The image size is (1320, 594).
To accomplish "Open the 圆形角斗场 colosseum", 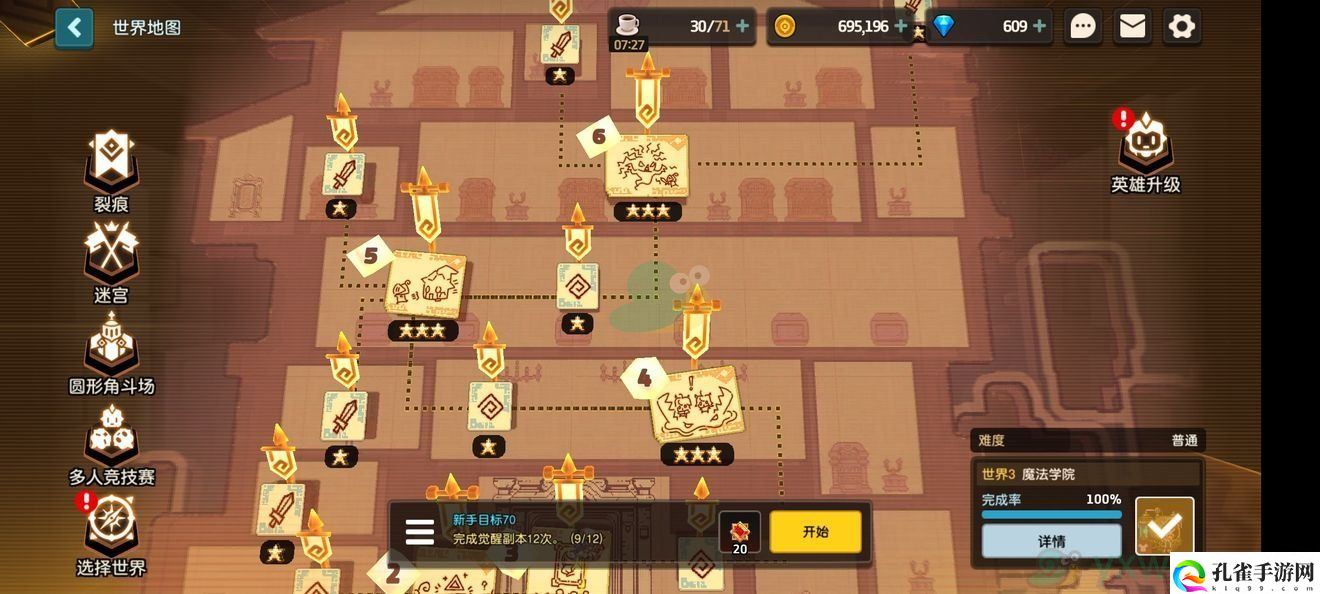I will pyautogui.click(x=111, y=352).
